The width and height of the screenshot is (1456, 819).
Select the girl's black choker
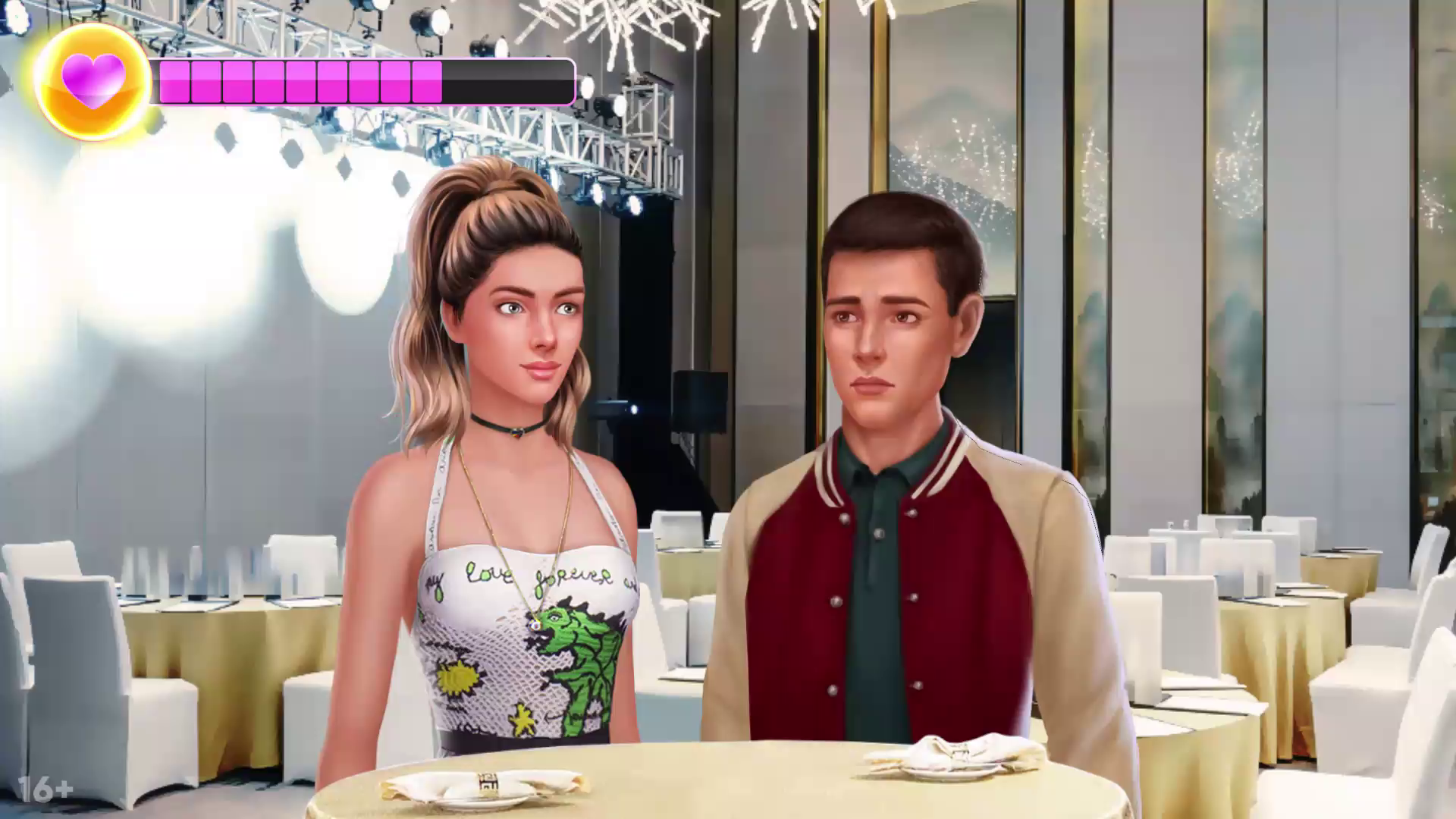(x=516, y=430)
